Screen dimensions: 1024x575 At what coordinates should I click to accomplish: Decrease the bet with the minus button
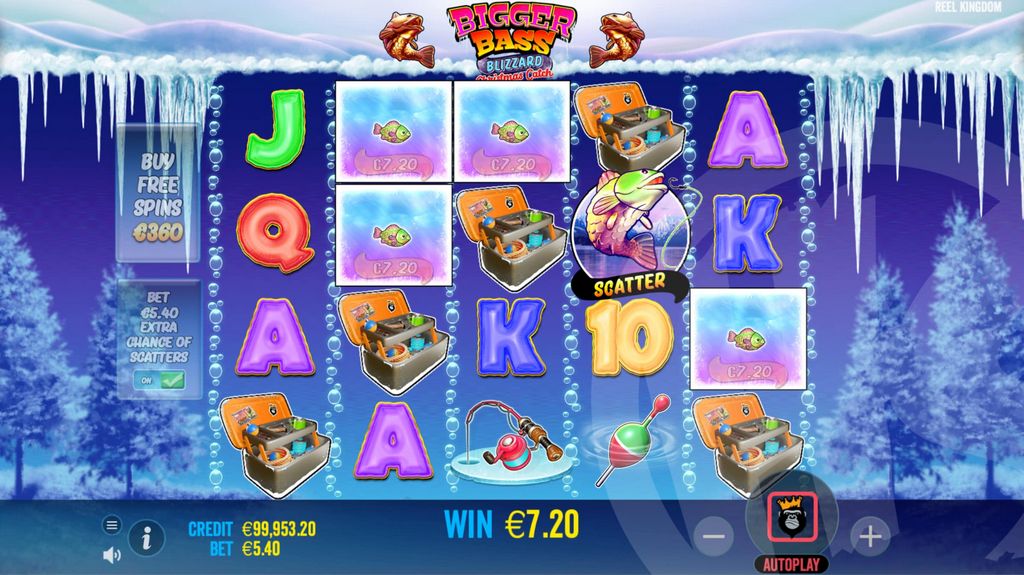click(x=713, y=537)
